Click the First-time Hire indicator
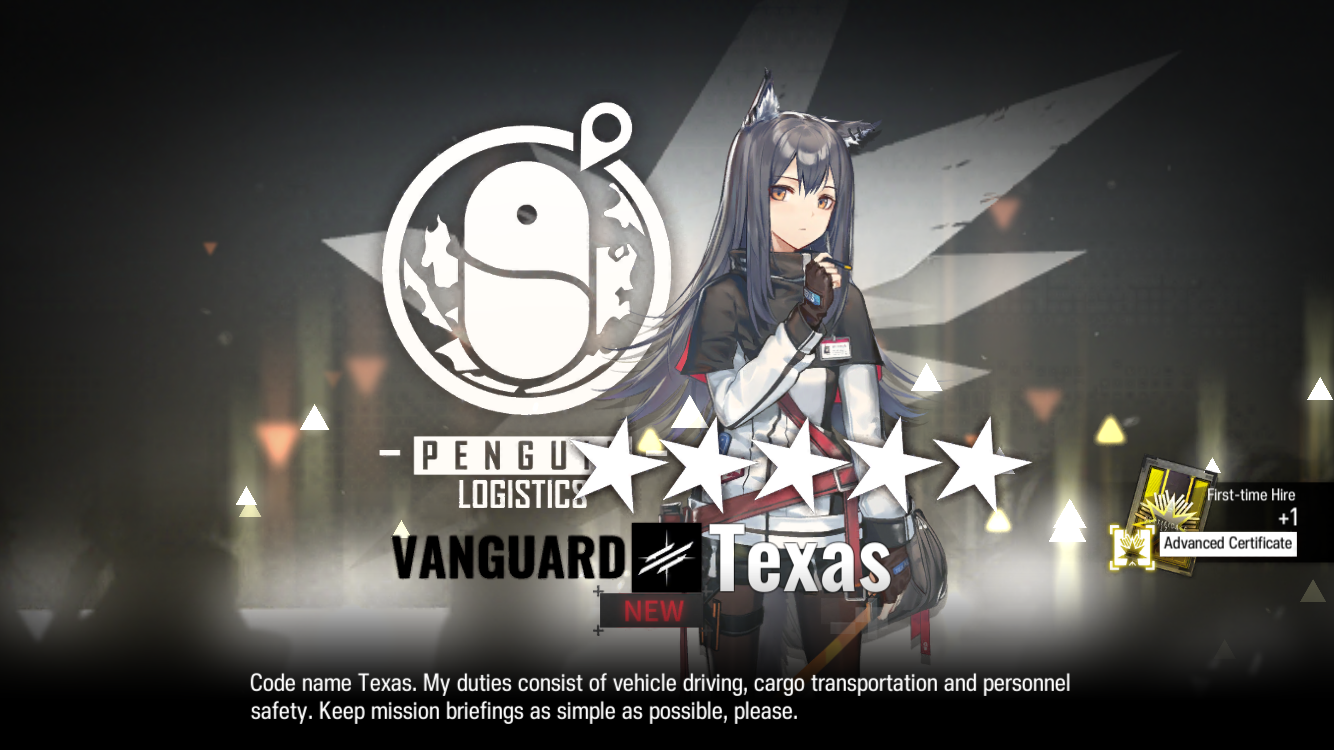 coord(1250,494)
